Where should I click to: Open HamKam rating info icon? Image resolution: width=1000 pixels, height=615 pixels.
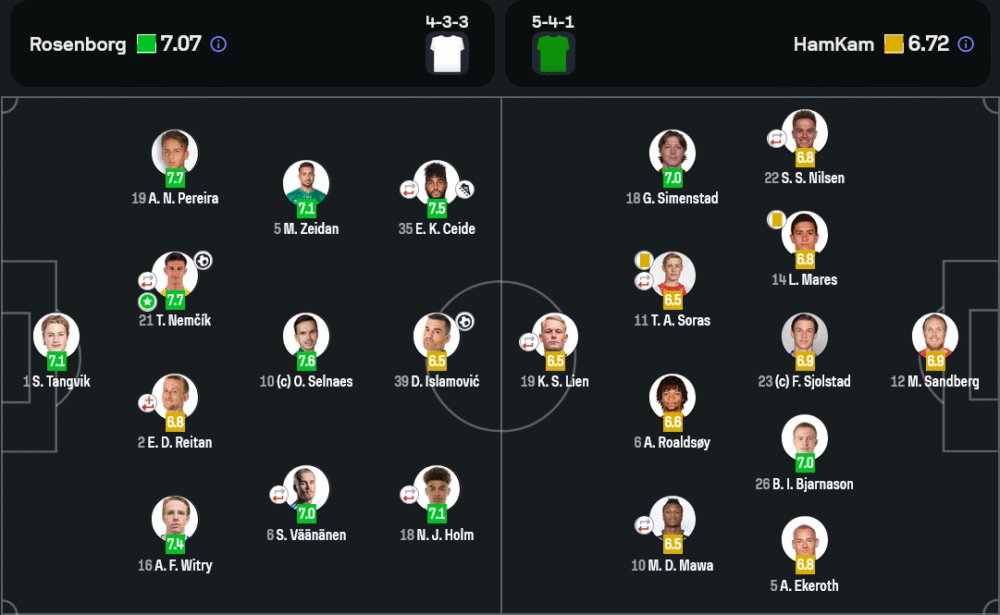pyautogui.click(x=965, y=44)
